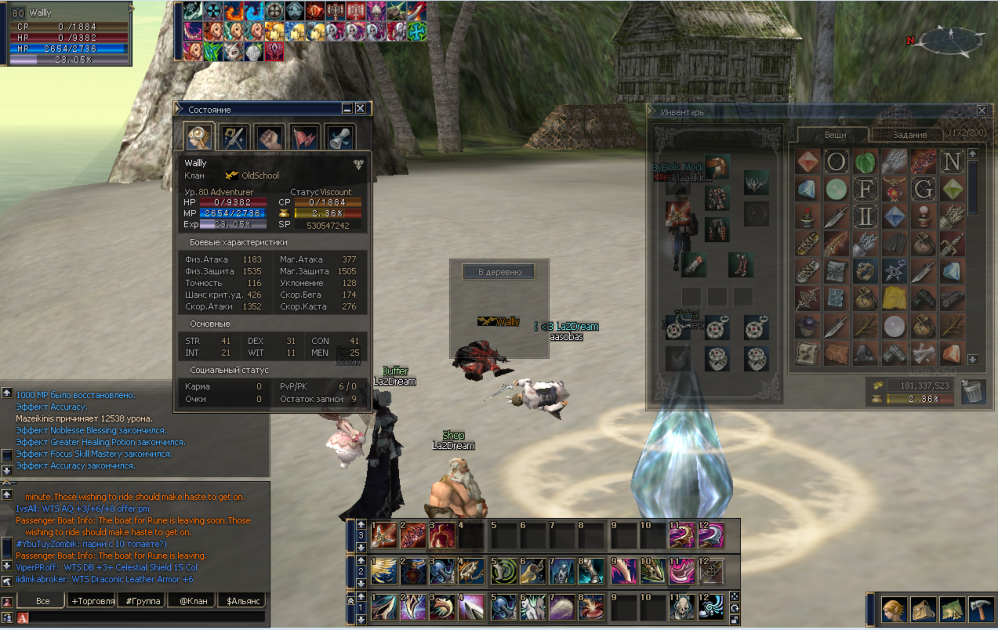Screen dimensions: 998x630
Task: Select the yellow cloth item in inventory
Action: 894,298
